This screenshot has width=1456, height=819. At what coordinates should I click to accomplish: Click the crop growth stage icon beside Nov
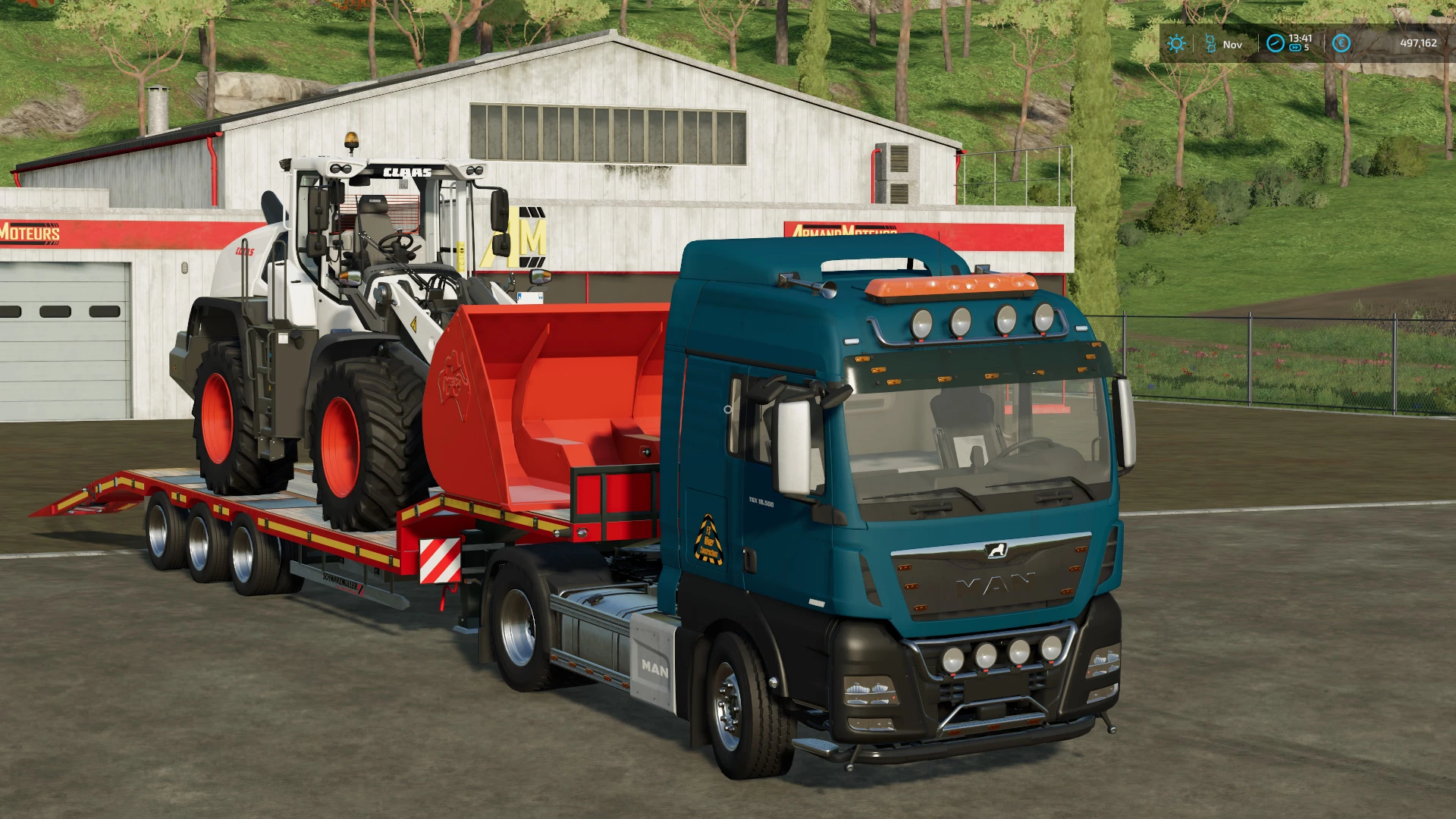1210,42
